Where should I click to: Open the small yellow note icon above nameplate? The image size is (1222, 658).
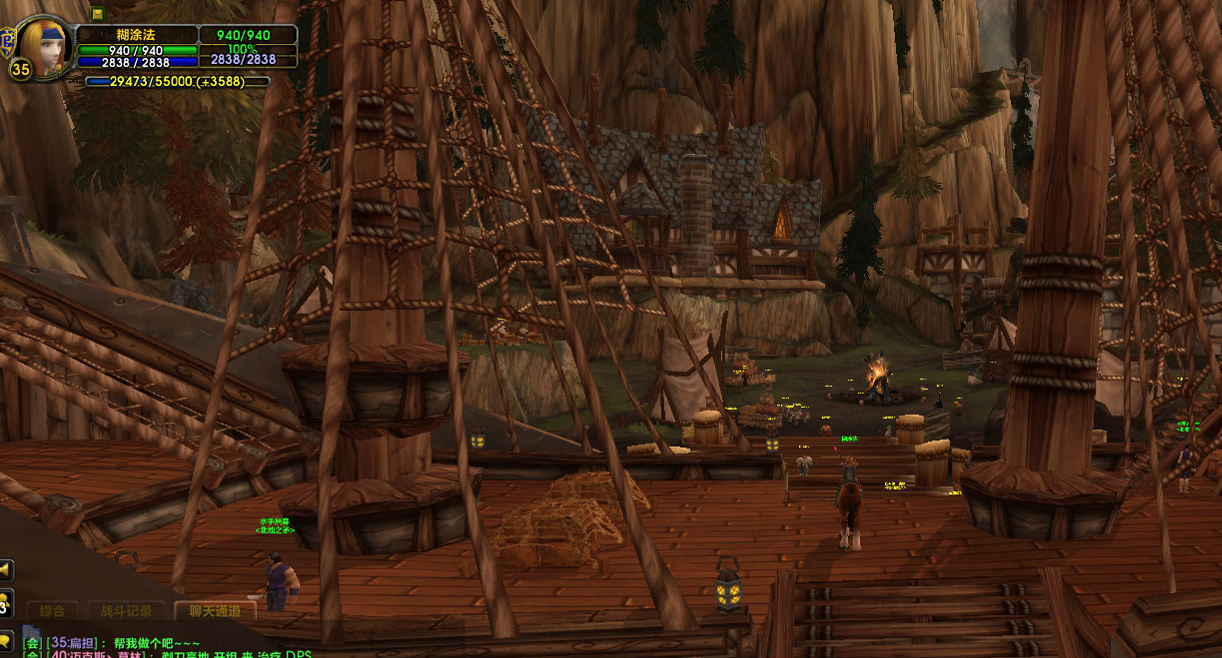click(97, 13)
